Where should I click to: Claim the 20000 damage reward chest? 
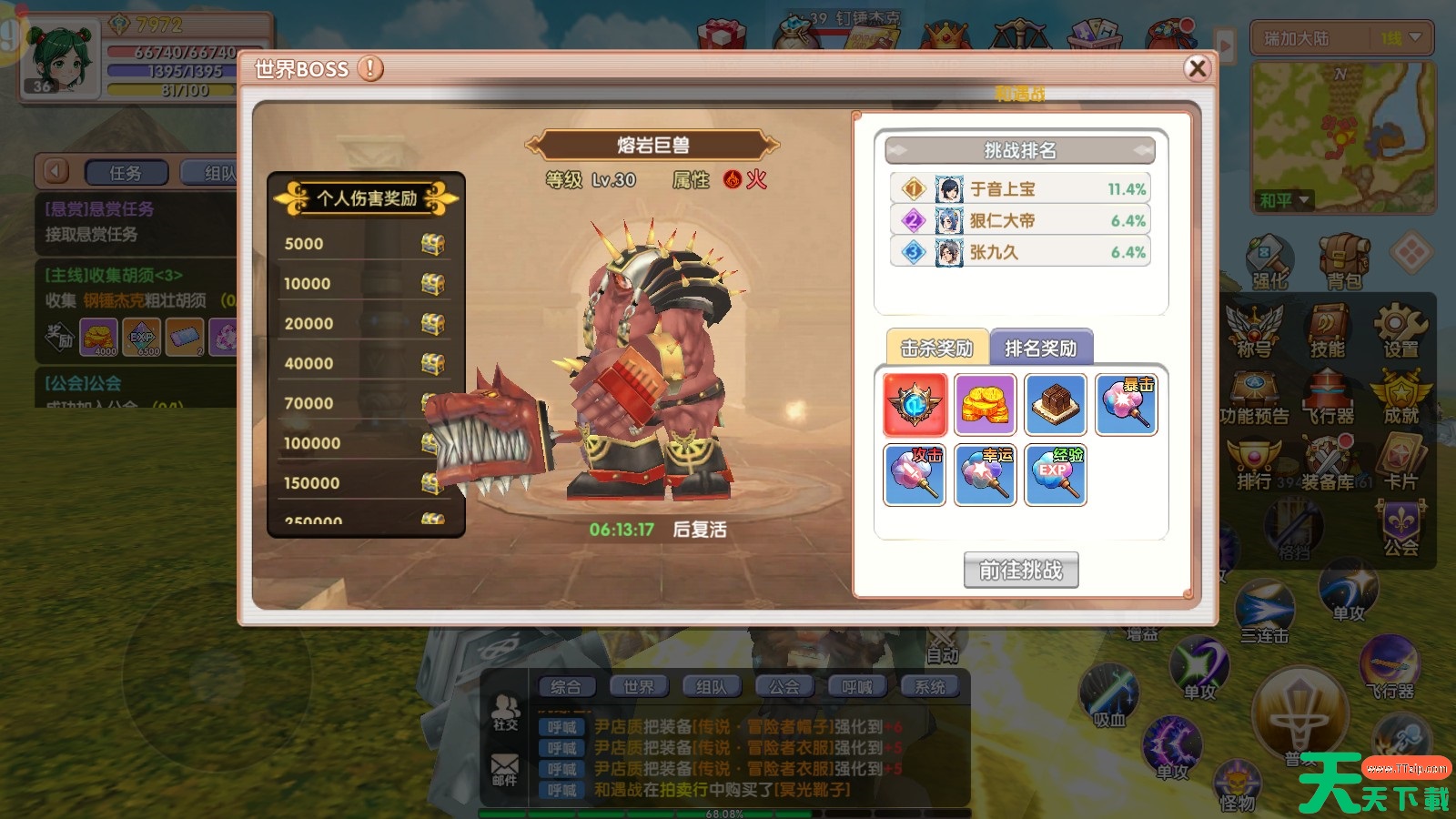click(x=432, y=324)
